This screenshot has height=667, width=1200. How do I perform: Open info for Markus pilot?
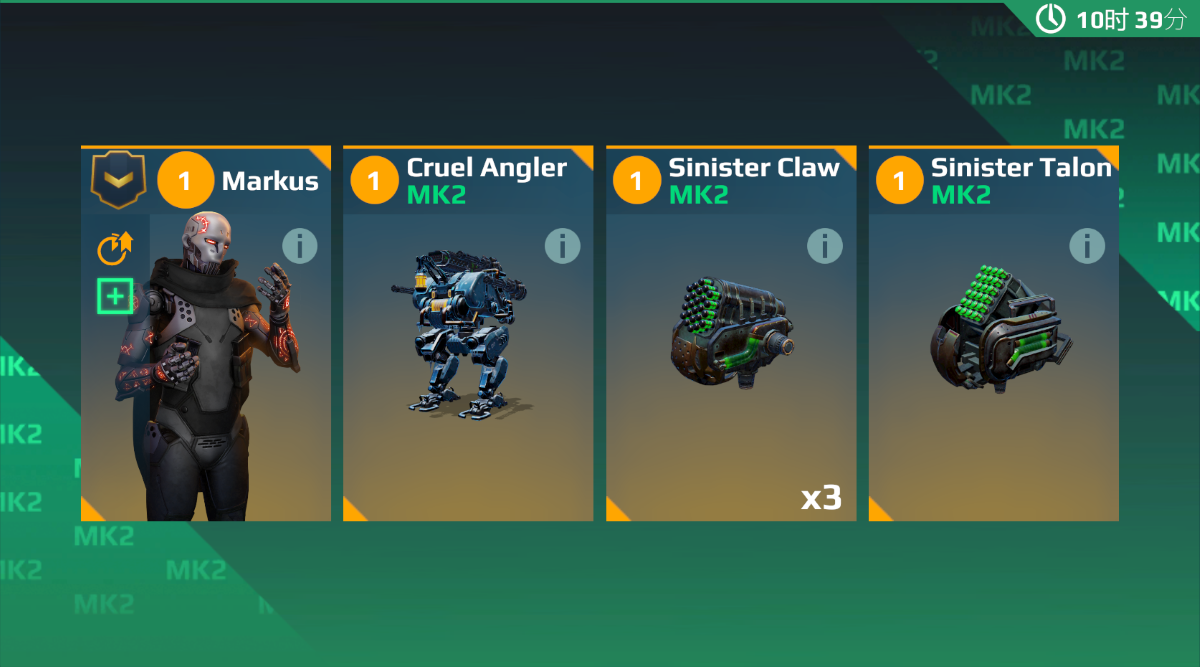299,246
